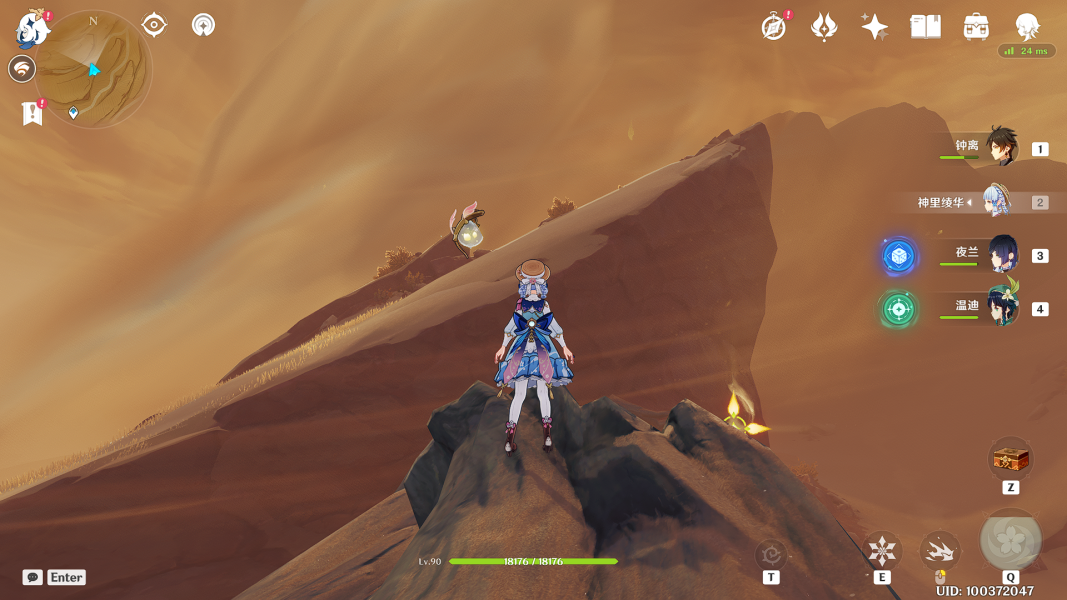
Task: Open the compass events icon
Action: coord(774,27)
